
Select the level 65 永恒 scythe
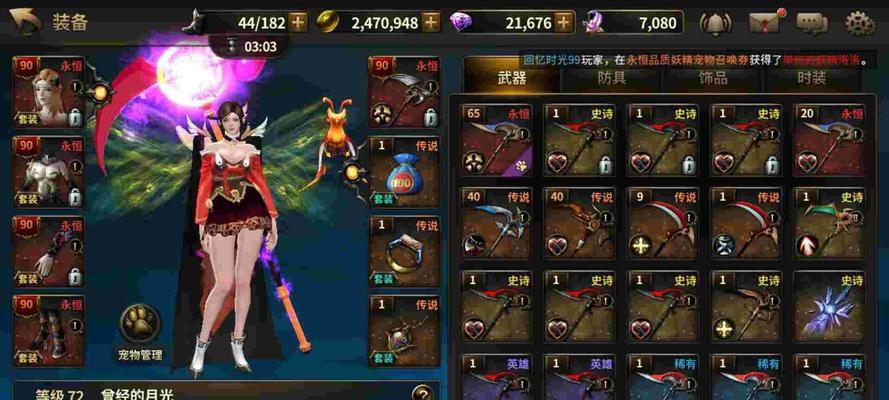494,140
